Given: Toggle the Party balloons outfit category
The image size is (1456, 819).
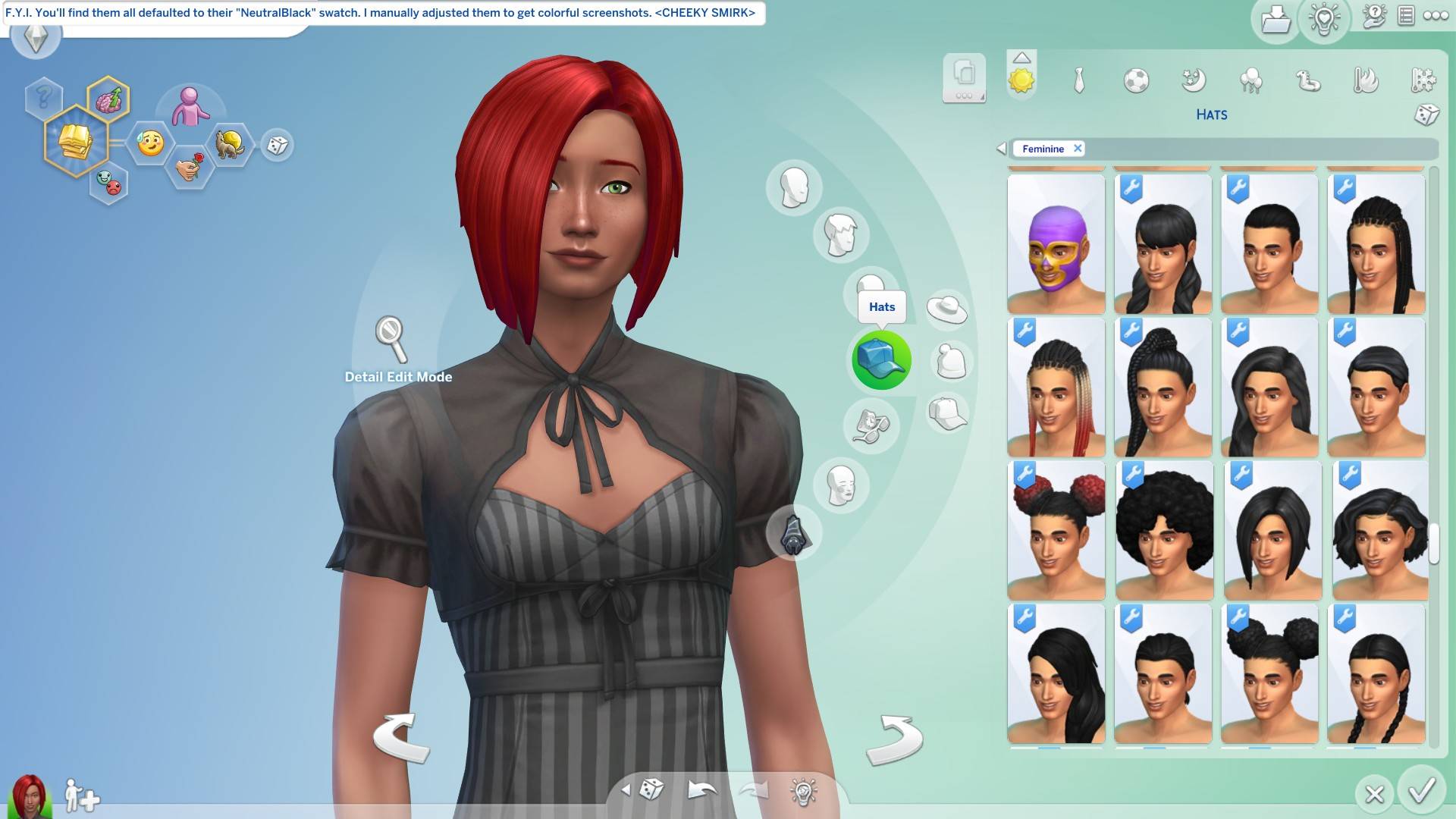Looking at the screenshot, I should [1252, 81].
